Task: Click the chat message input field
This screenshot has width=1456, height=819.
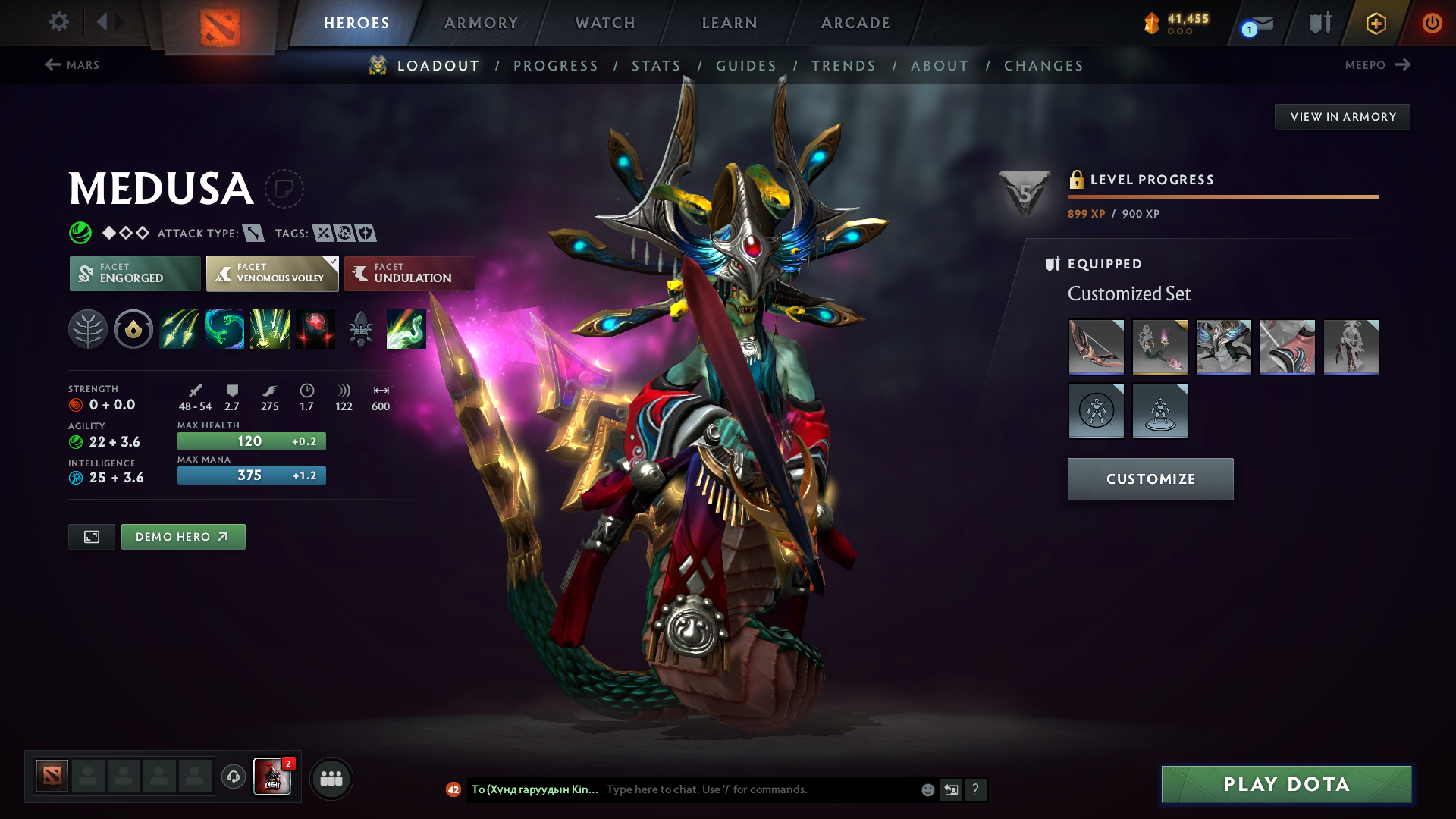Action: click(x=758, y=789)
